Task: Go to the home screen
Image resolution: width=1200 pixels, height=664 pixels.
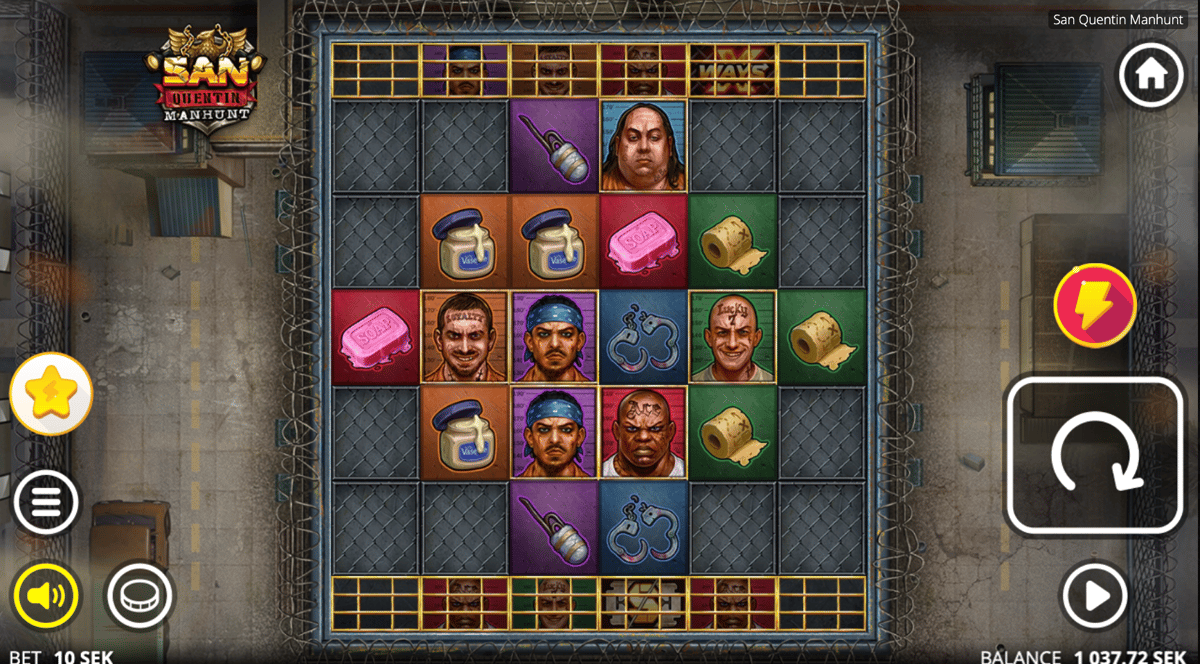Action: point(1152,75)
